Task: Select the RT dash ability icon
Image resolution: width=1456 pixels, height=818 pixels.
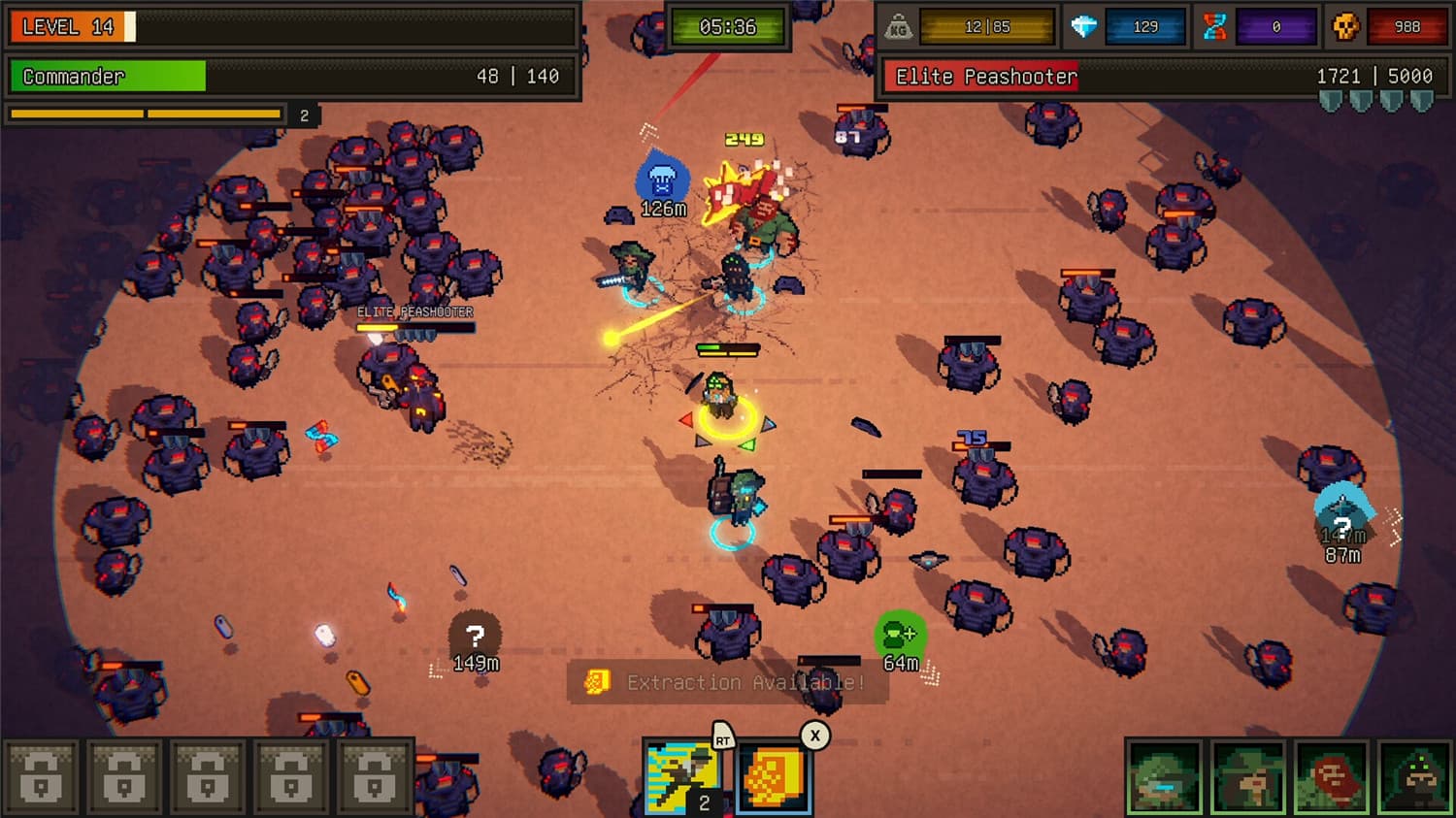Action: [682, 774]
